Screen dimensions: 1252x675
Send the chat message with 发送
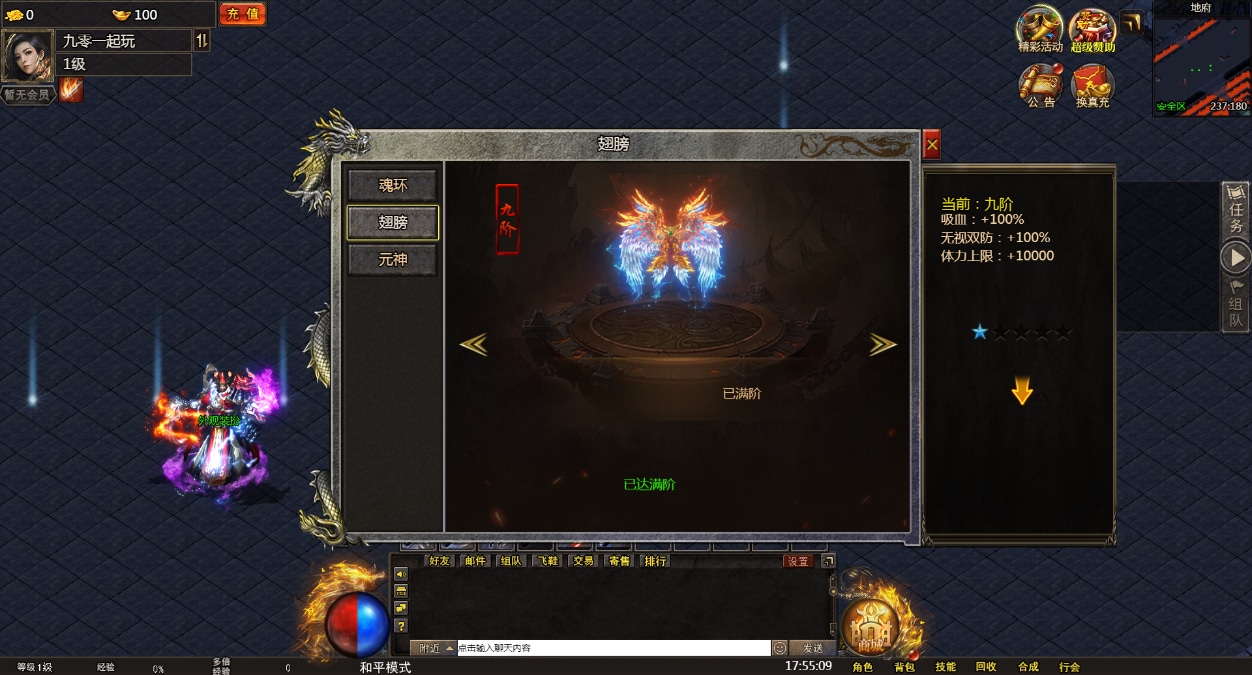click(811, 648)
